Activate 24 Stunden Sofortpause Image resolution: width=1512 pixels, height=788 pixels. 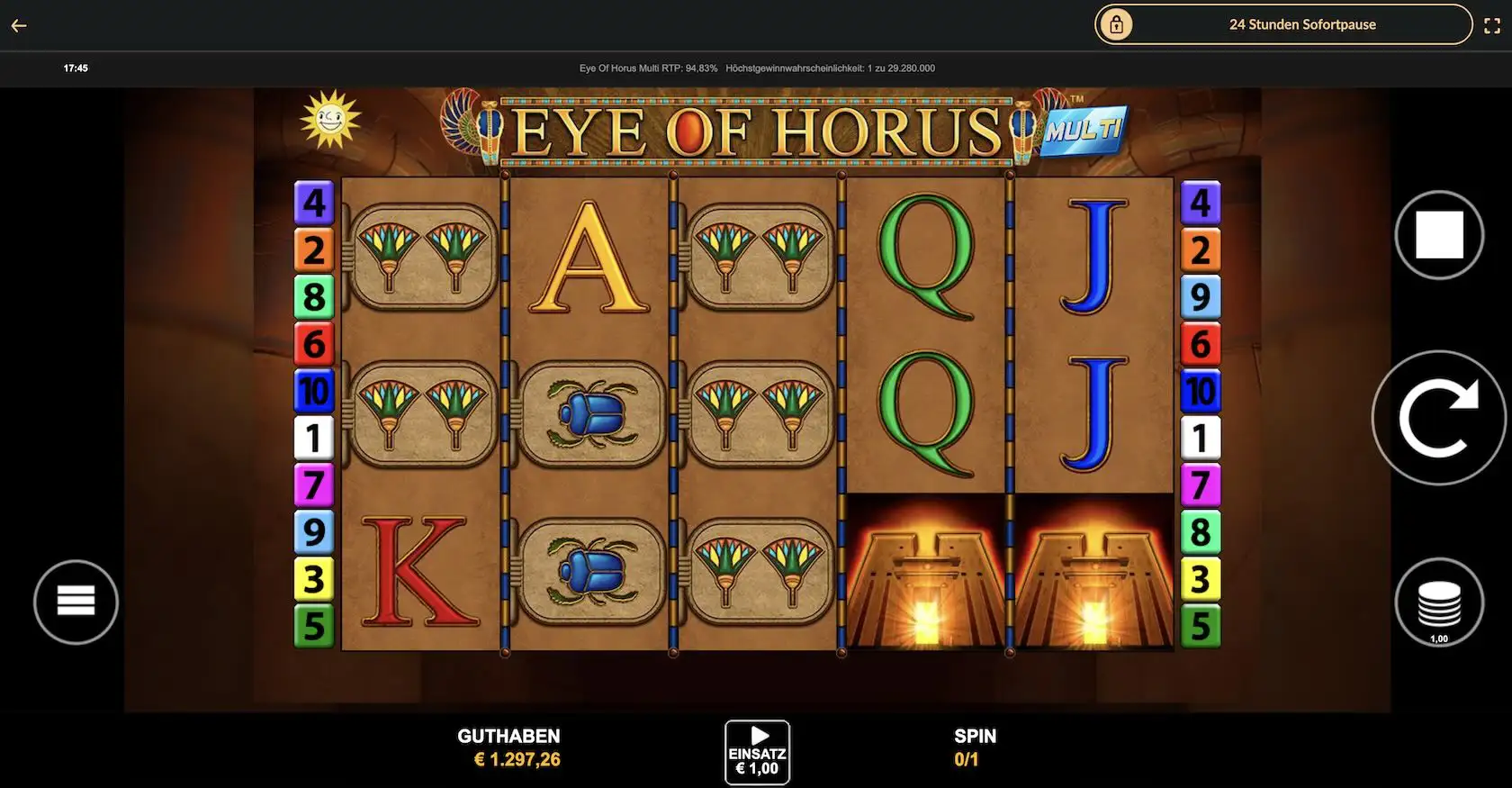[x=1302, y=24]
